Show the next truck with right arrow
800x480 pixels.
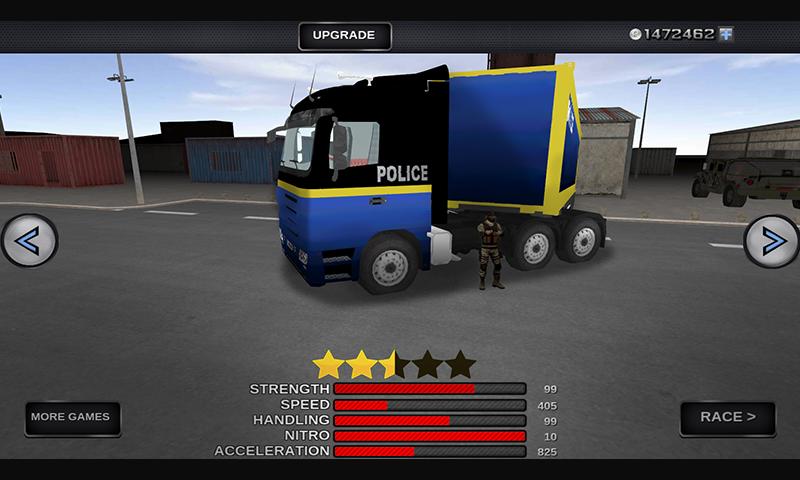point(771,241)
